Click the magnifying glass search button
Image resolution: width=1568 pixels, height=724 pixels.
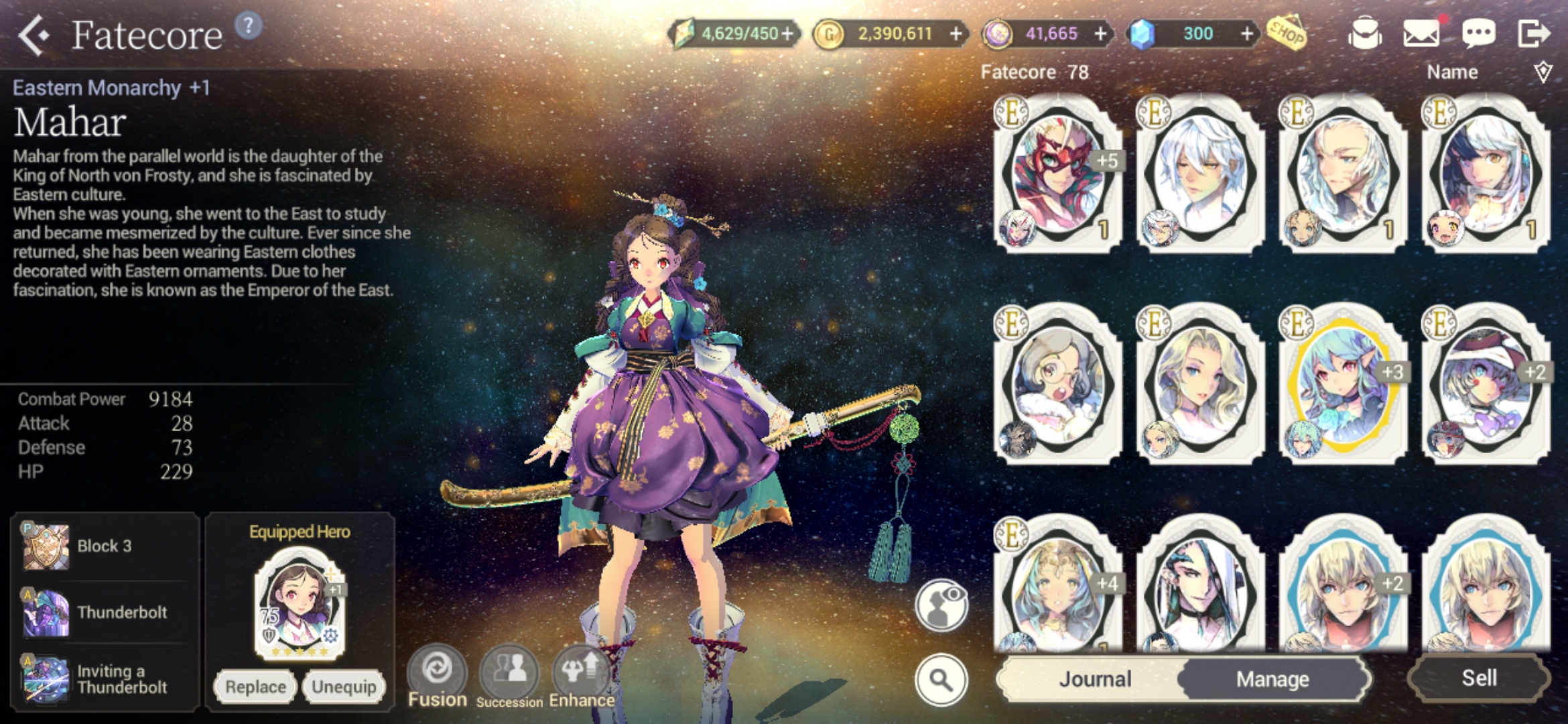[941, 680]
